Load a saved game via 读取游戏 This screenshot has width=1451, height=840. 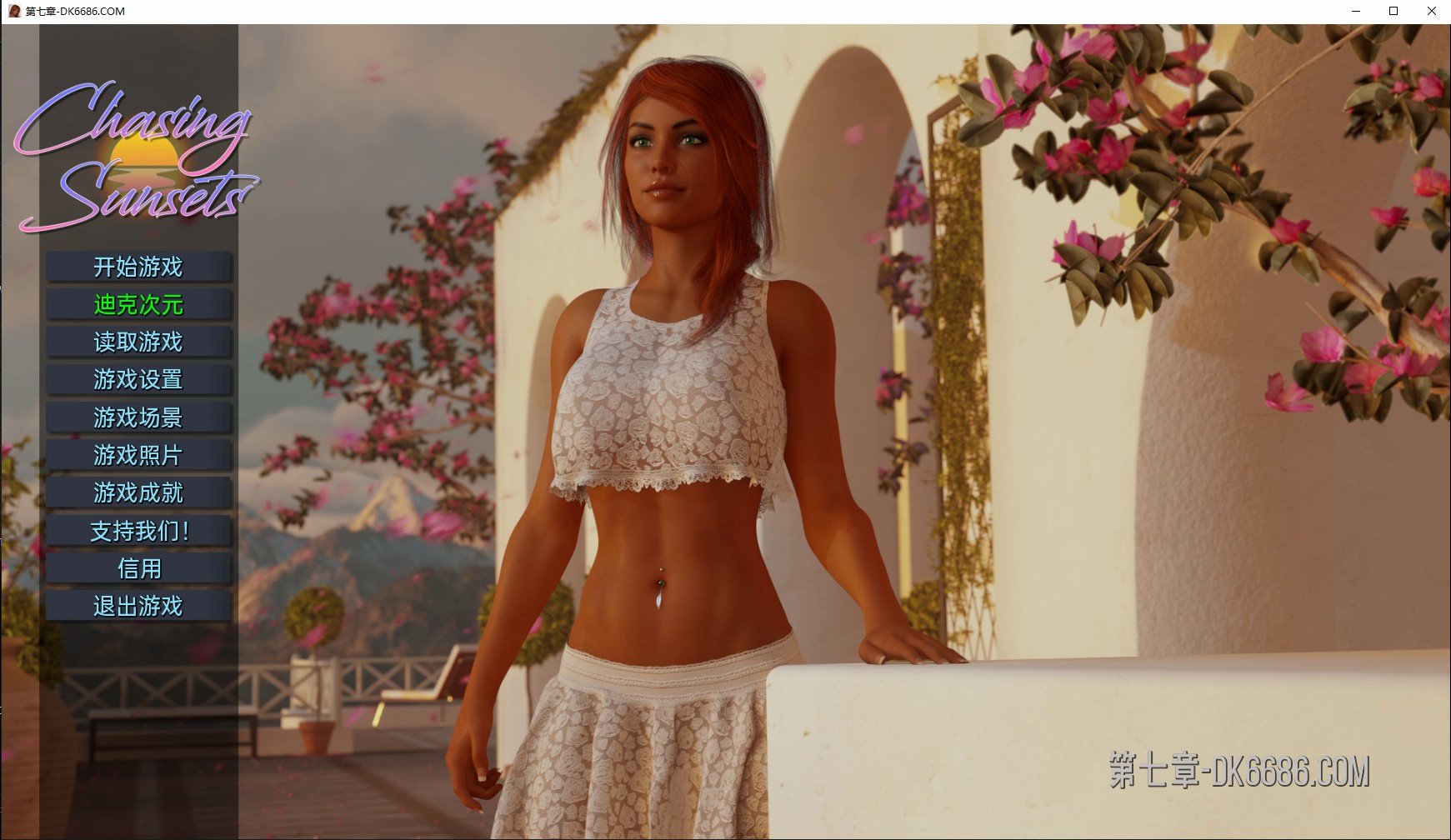(x=138, y=342)
